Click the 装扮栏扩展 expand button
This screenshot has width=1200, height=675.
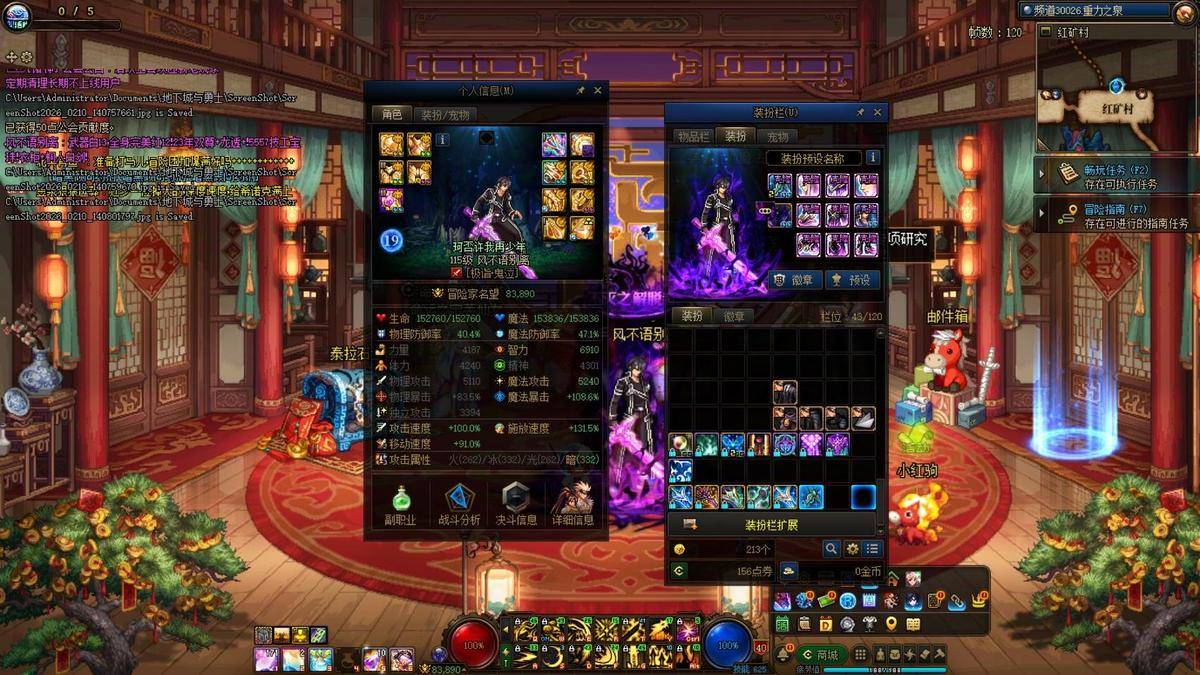tap(771, 524)
